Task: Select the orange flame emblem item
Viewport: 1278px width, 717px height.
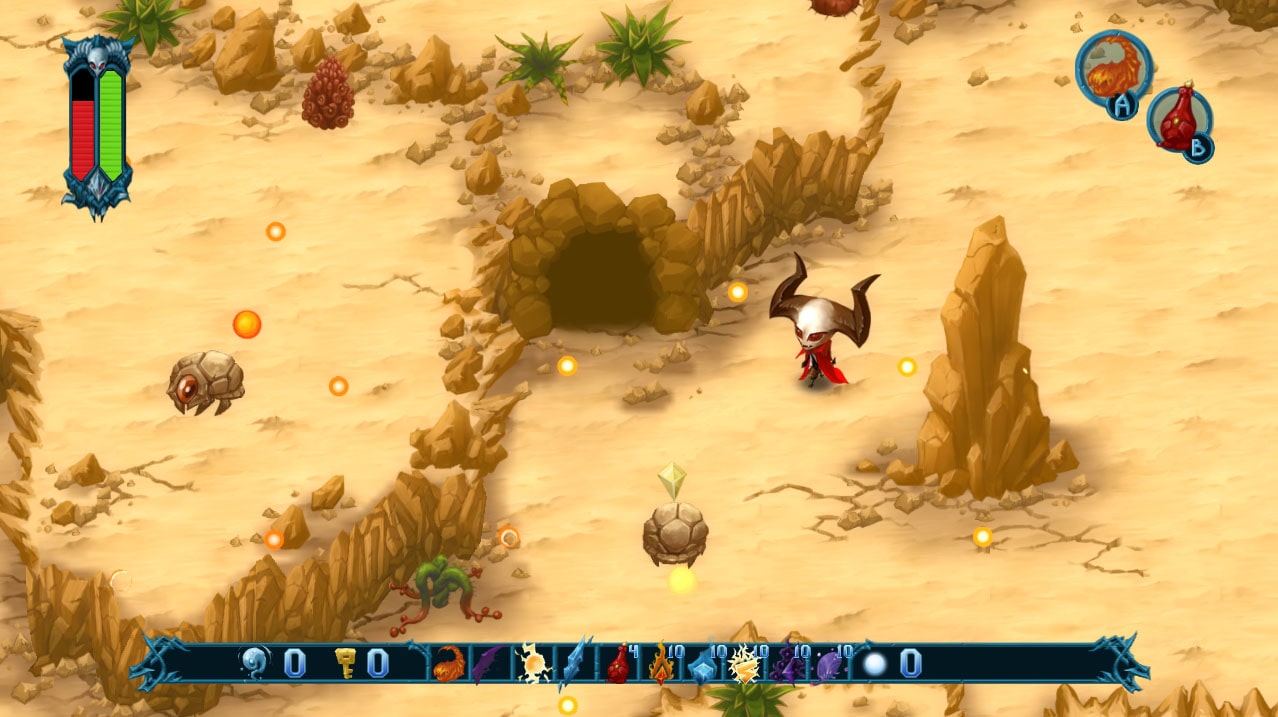Action: 660,664
